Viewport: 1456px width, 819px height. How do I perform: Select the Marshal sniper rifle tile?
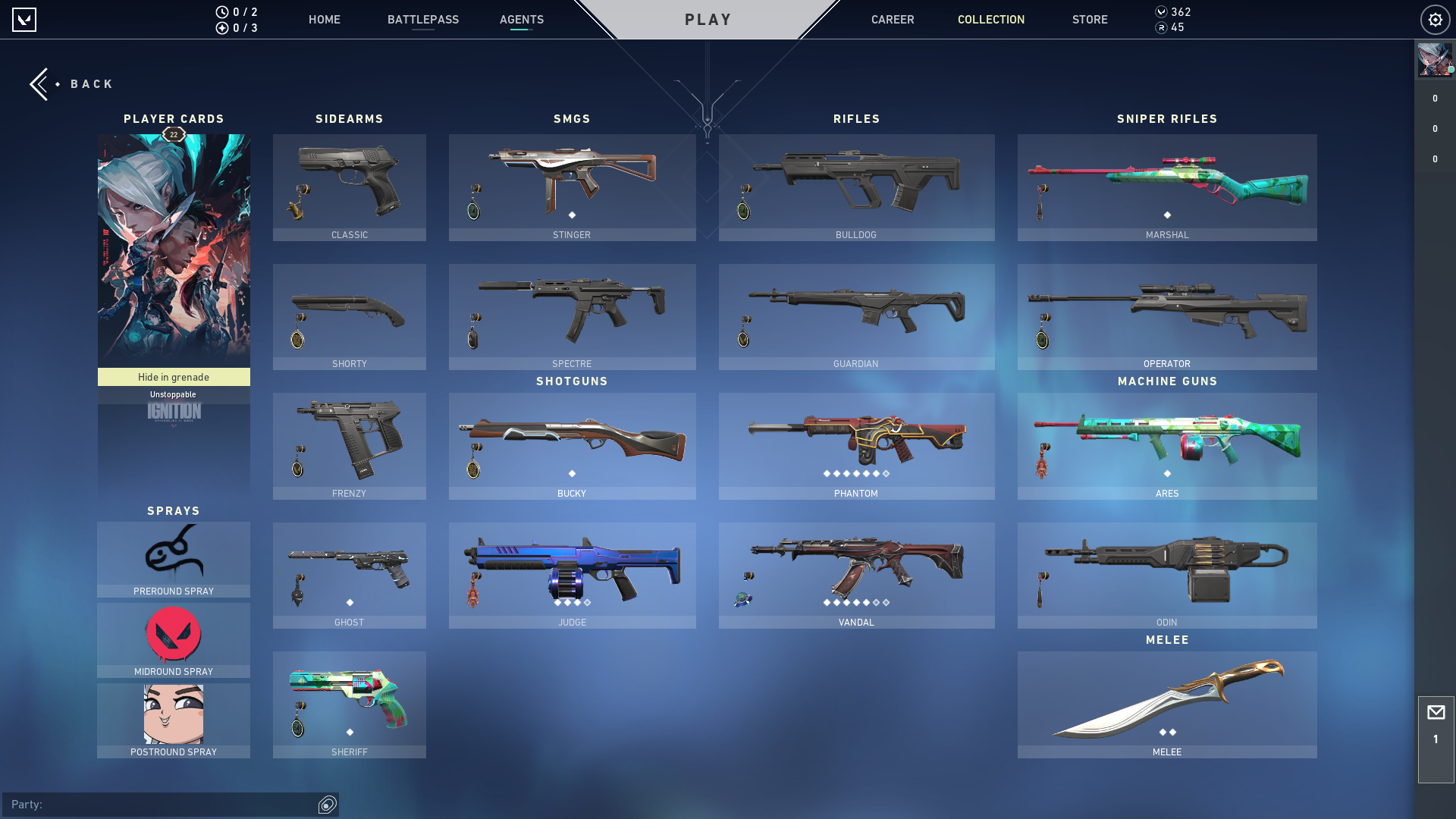[1166, 187]
